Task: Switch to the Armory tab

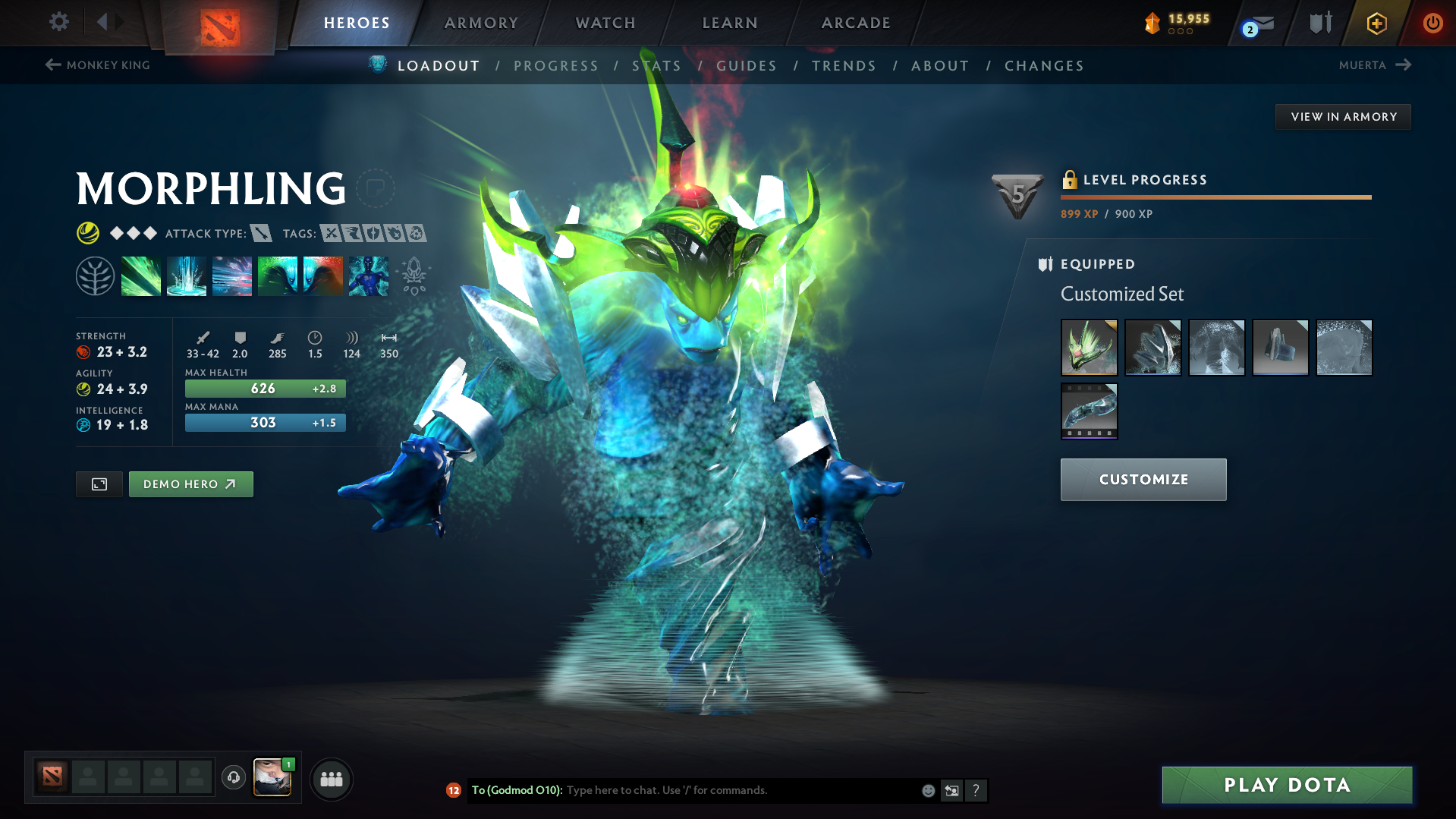Action: 481,23
